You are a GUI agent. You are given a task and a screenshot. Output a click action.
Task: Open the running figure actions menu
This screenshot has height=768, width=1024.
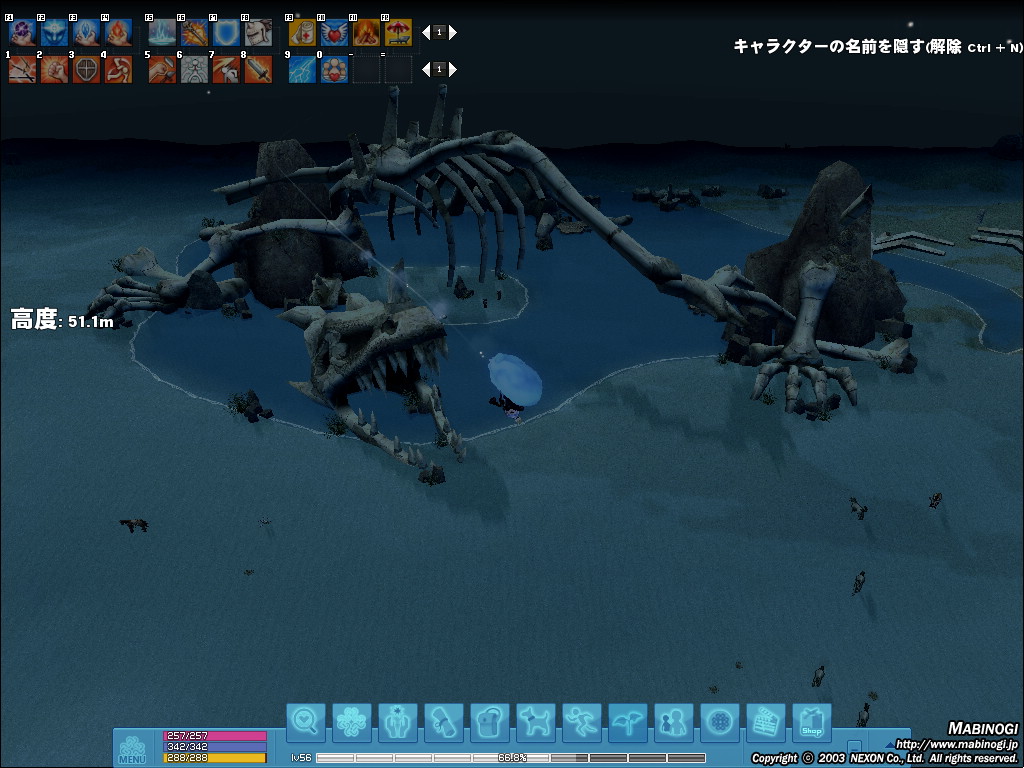582,722
